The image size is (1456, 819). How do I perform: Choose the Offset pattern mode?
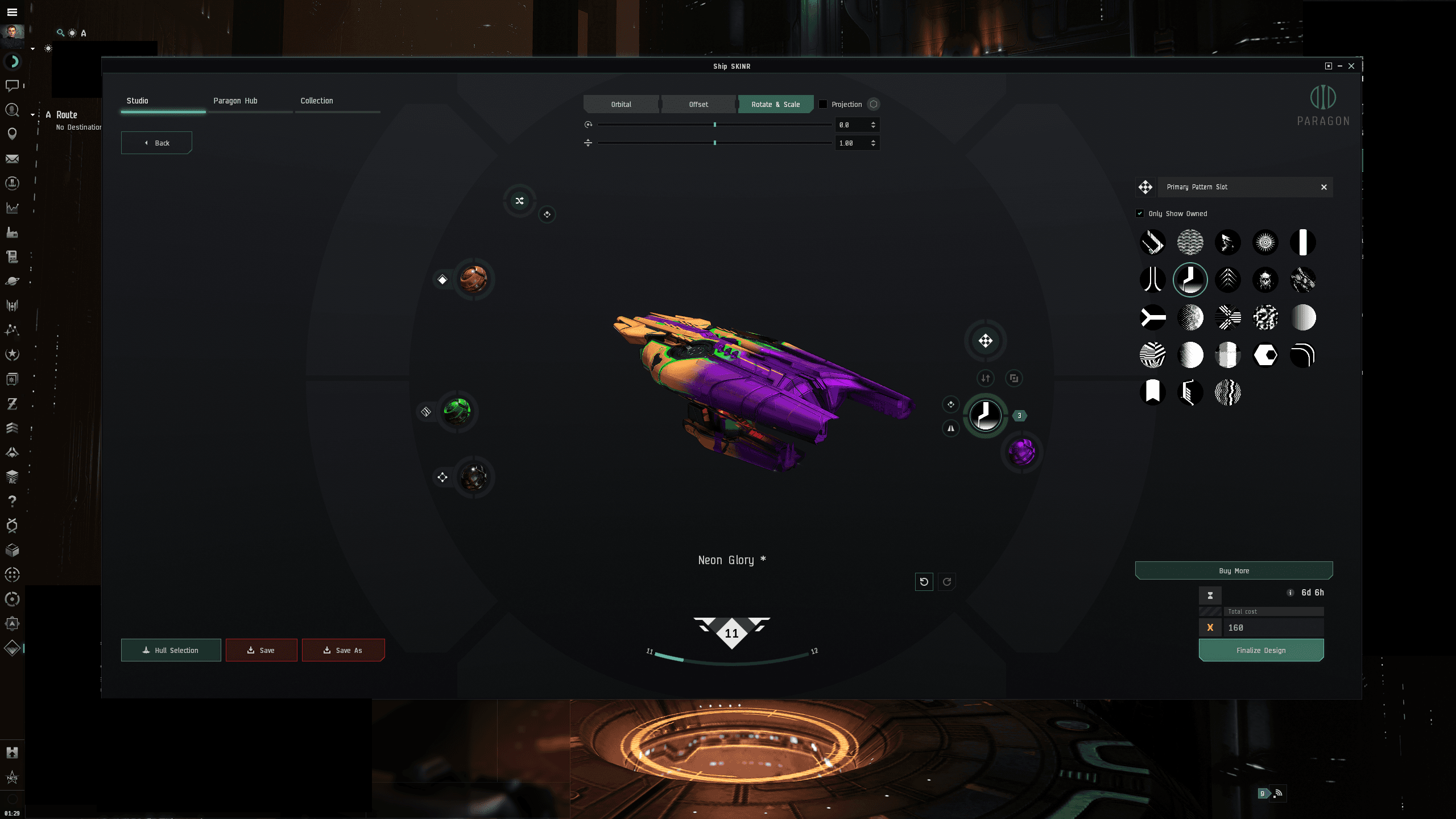tap(698, 104)
